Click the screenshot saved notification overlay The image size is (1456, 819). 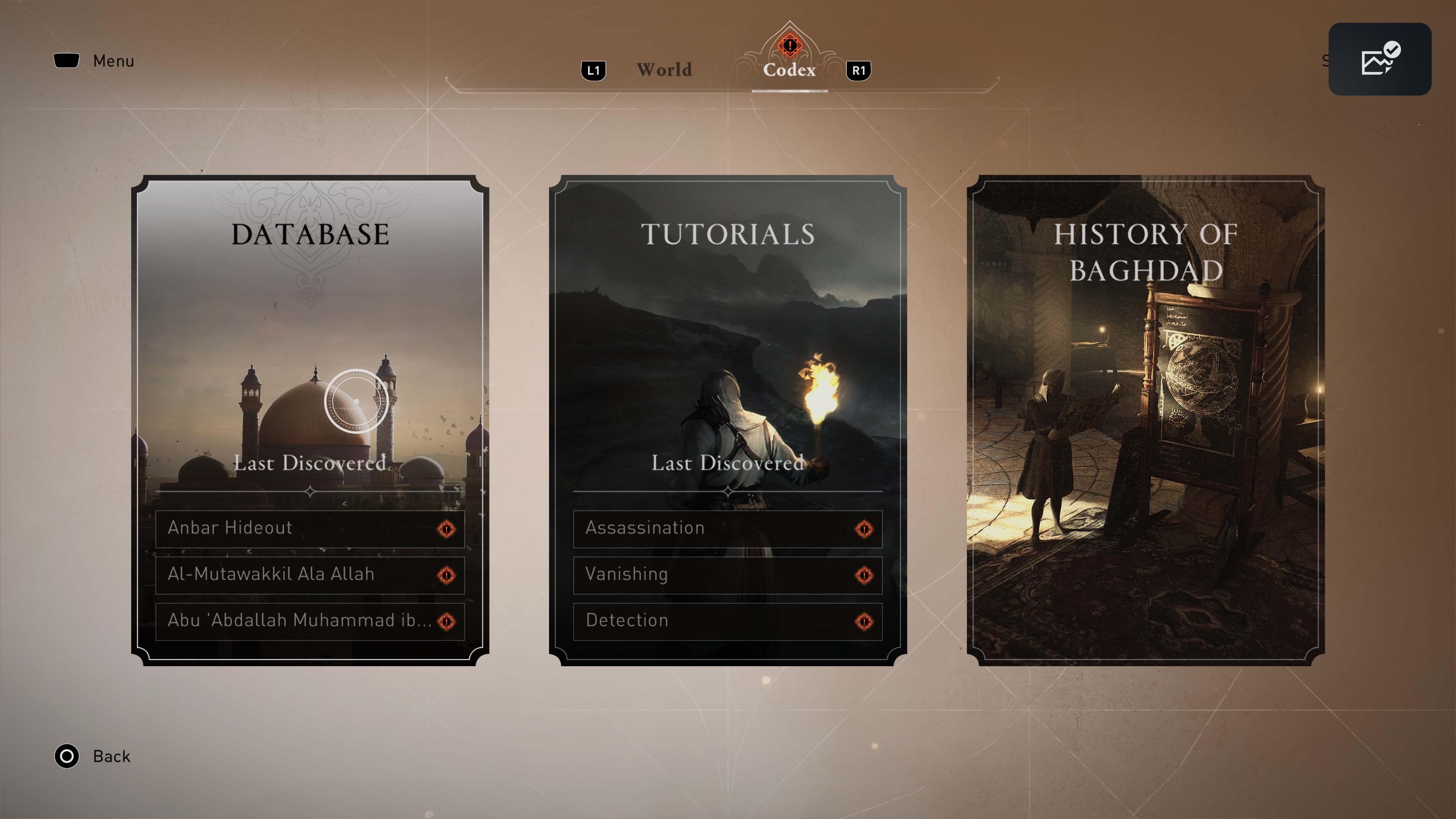pos(1379,60)
